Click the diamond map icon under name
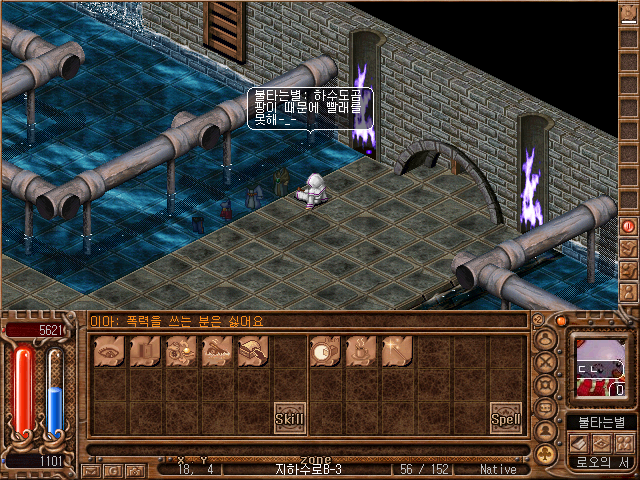This screenshot has height=480, width=640. [x=602, y=441]
